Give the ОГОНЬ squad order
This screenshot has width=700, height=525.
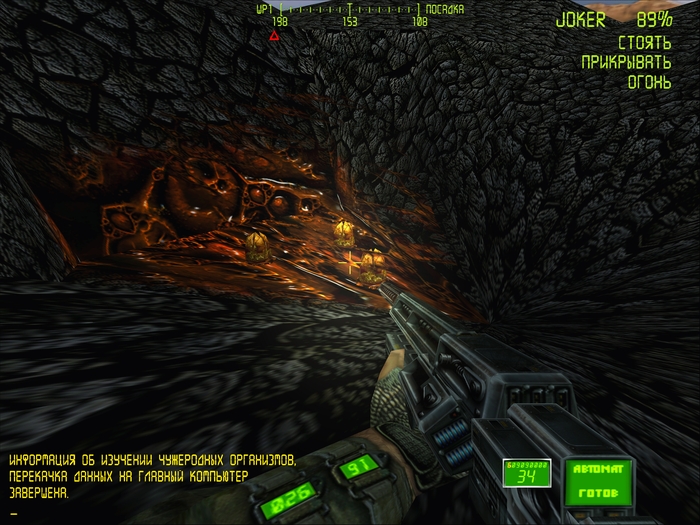pyautogui.click(x=649, y=82)
